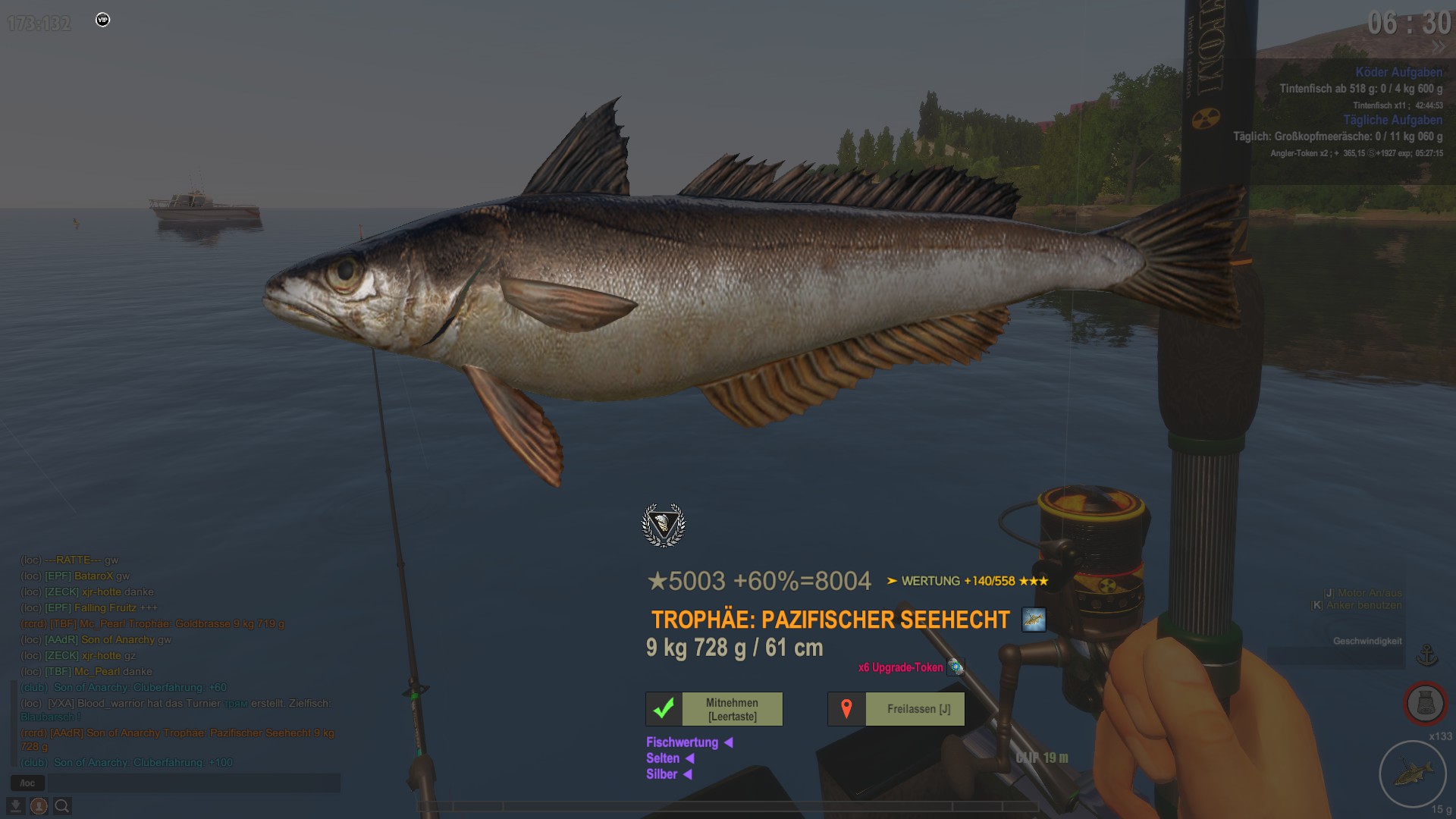Click the chat text input field
The width and height of the screenshot is (1456, 819).
[193, 783]
